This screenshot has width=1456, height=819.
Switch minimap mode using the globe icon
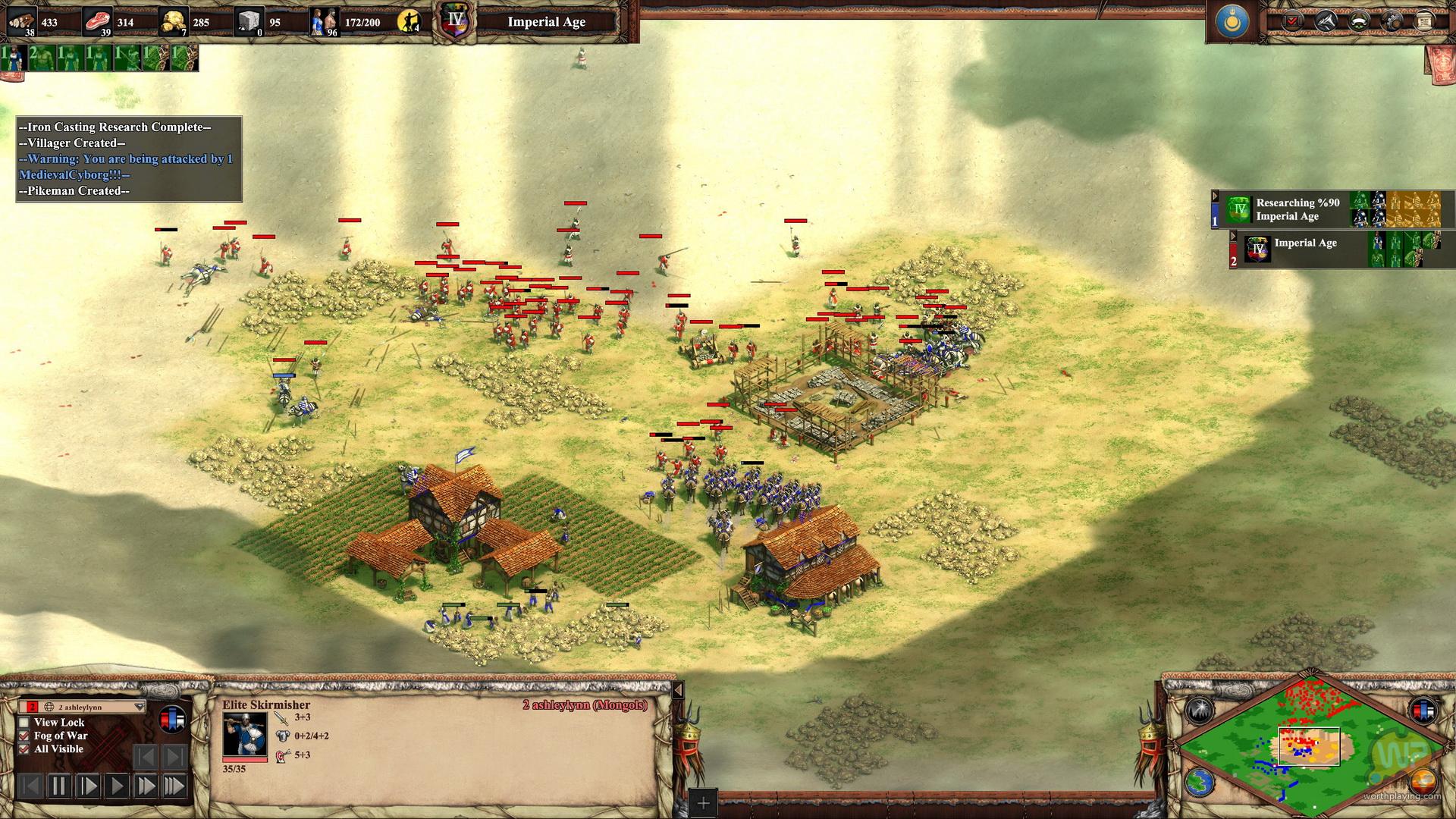coord(1199,783)
